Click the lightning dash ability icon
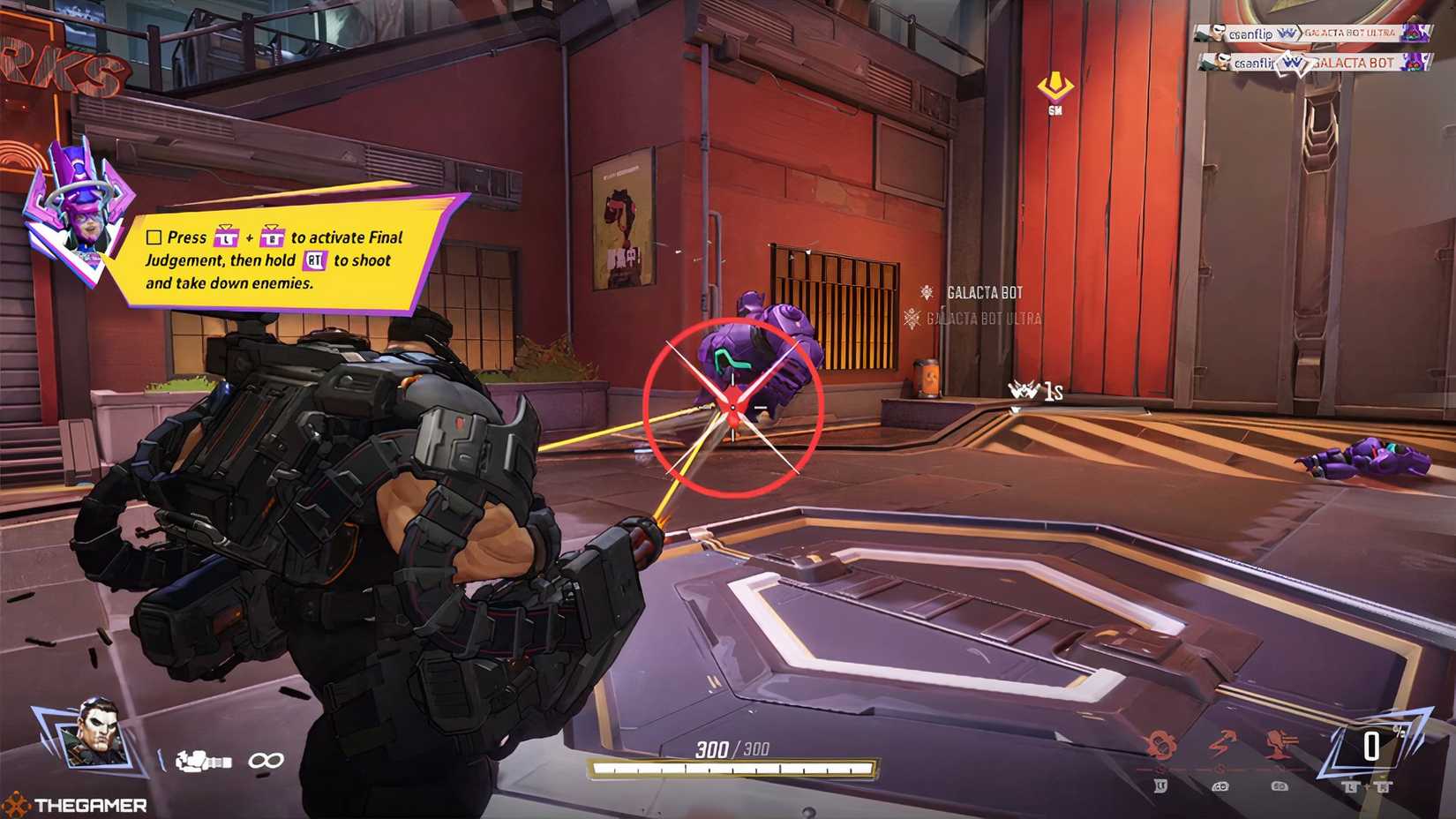Image resolution: width=1456 pixels, height=819 pixels. tap(1222, 744)
